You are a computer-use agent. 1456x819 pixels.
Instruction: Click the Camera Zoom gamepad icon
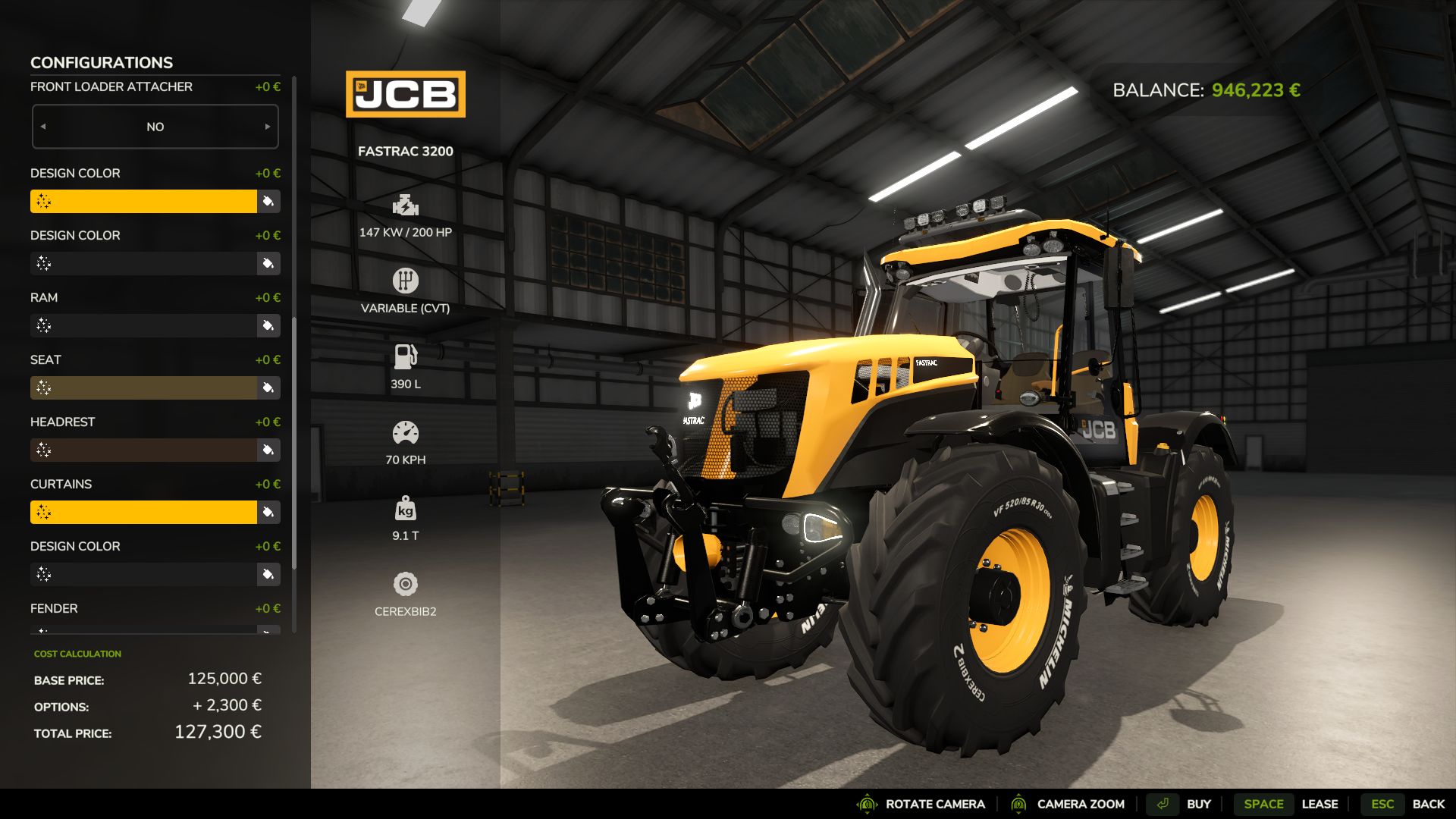pos(1020,804)
